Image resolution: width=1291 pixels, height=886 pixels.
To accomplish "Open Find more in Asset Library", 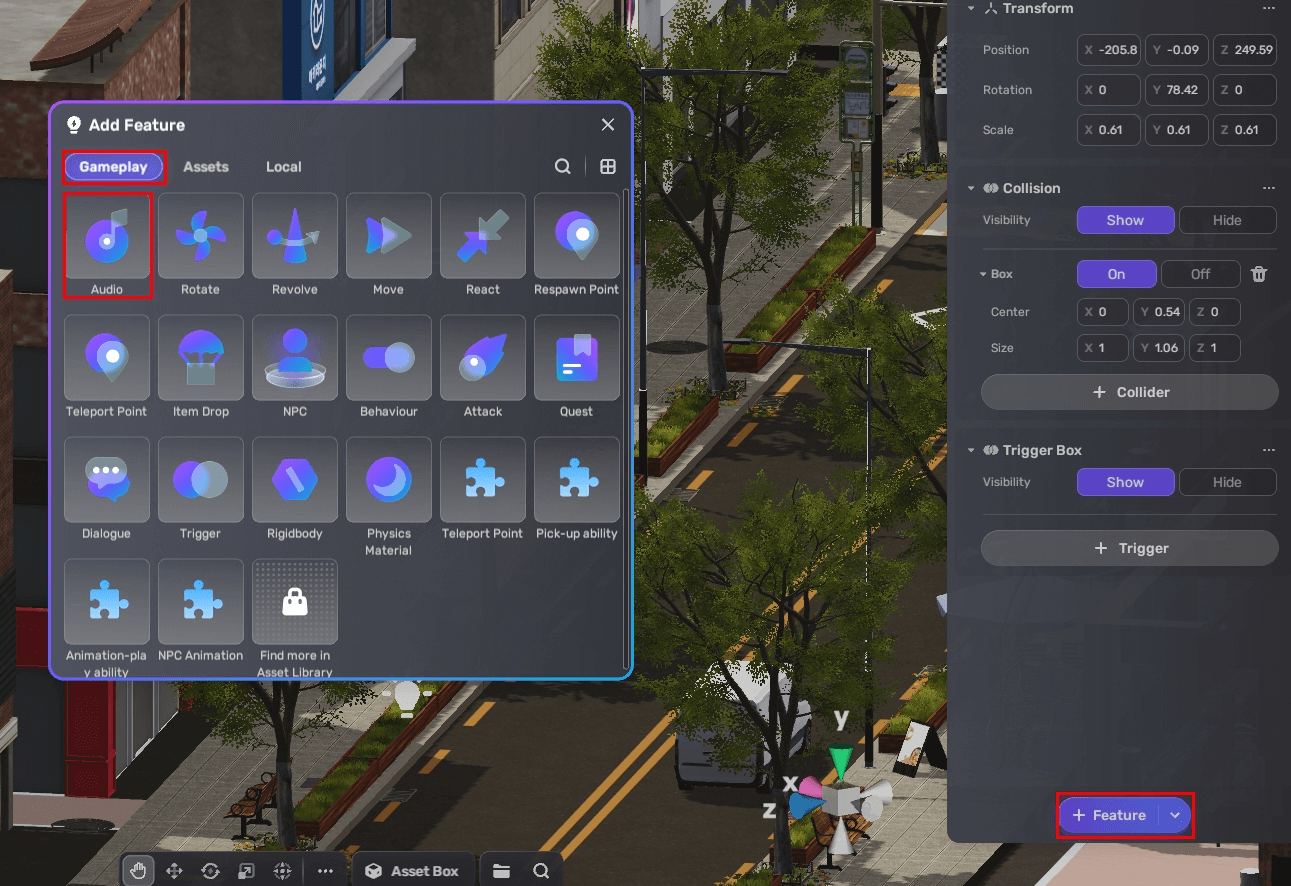I will (x=294, y=601).
